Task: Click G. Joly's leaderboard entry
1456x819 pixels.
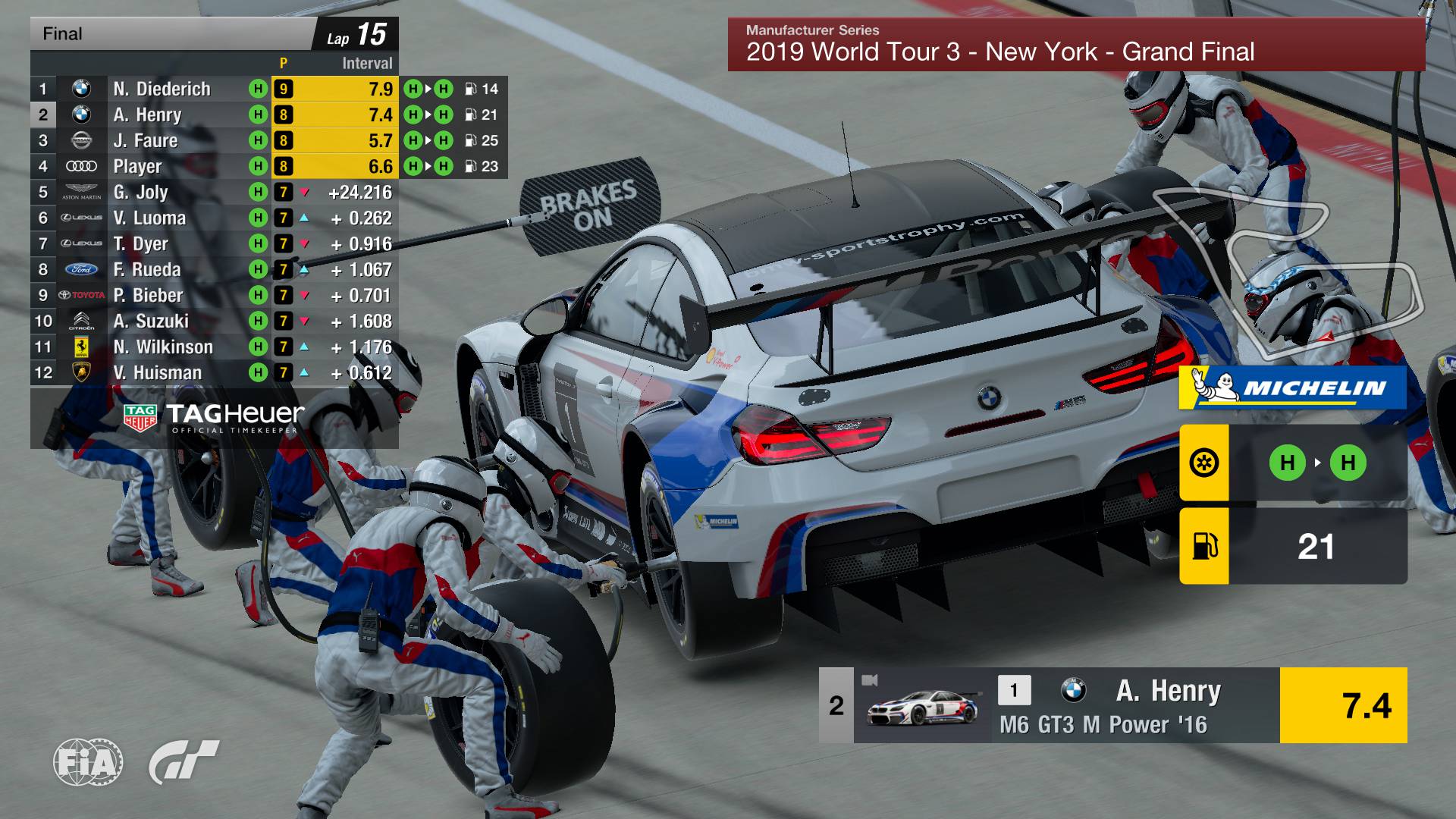Action: click(x=141, y=192)
